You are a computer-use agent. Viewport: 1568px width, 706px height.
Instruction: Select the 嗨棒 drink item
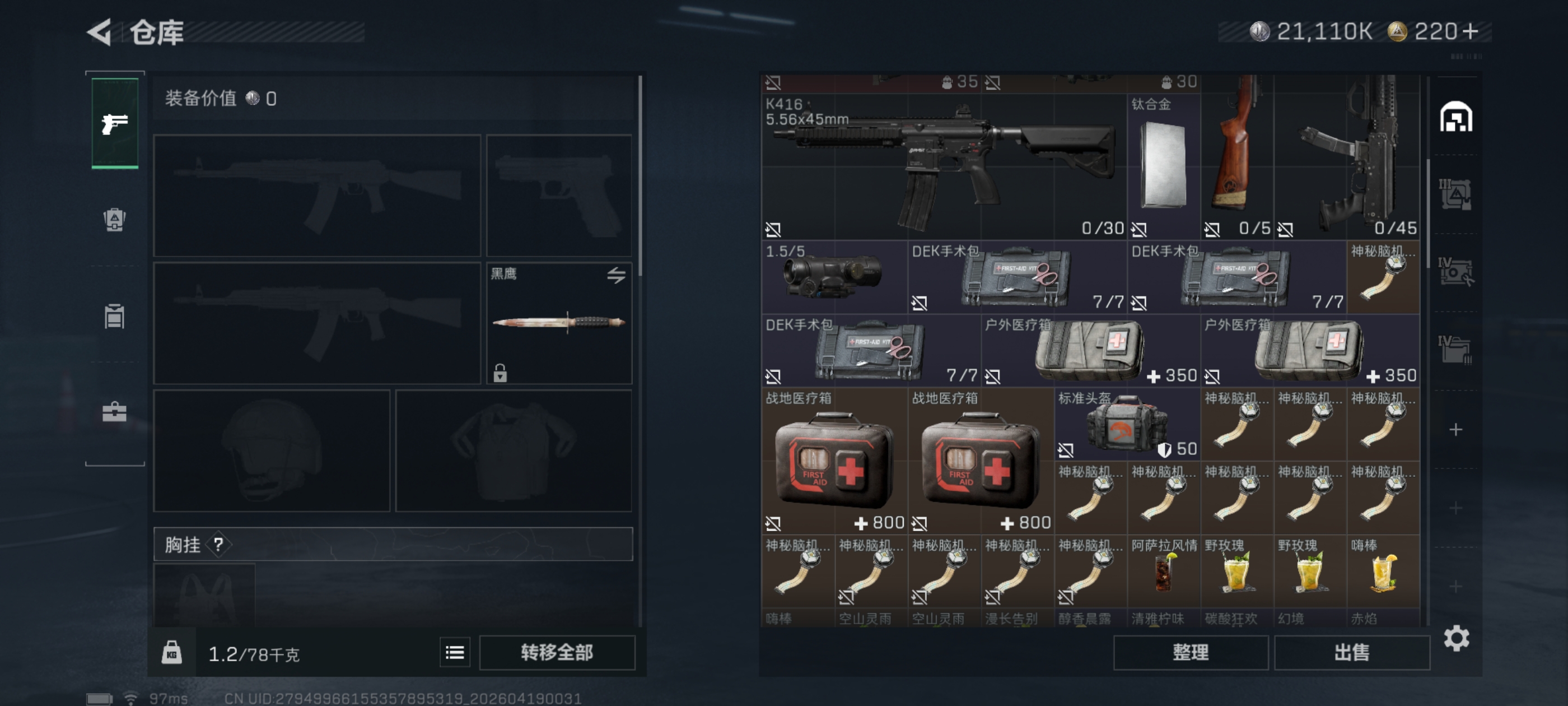(x=1382, y=571)
